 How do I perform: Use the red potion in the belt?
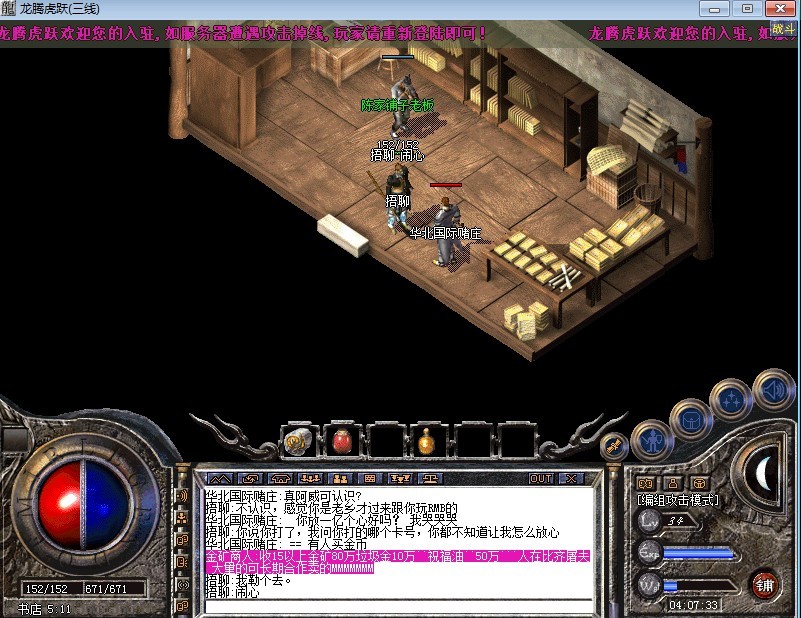[341, 439]
